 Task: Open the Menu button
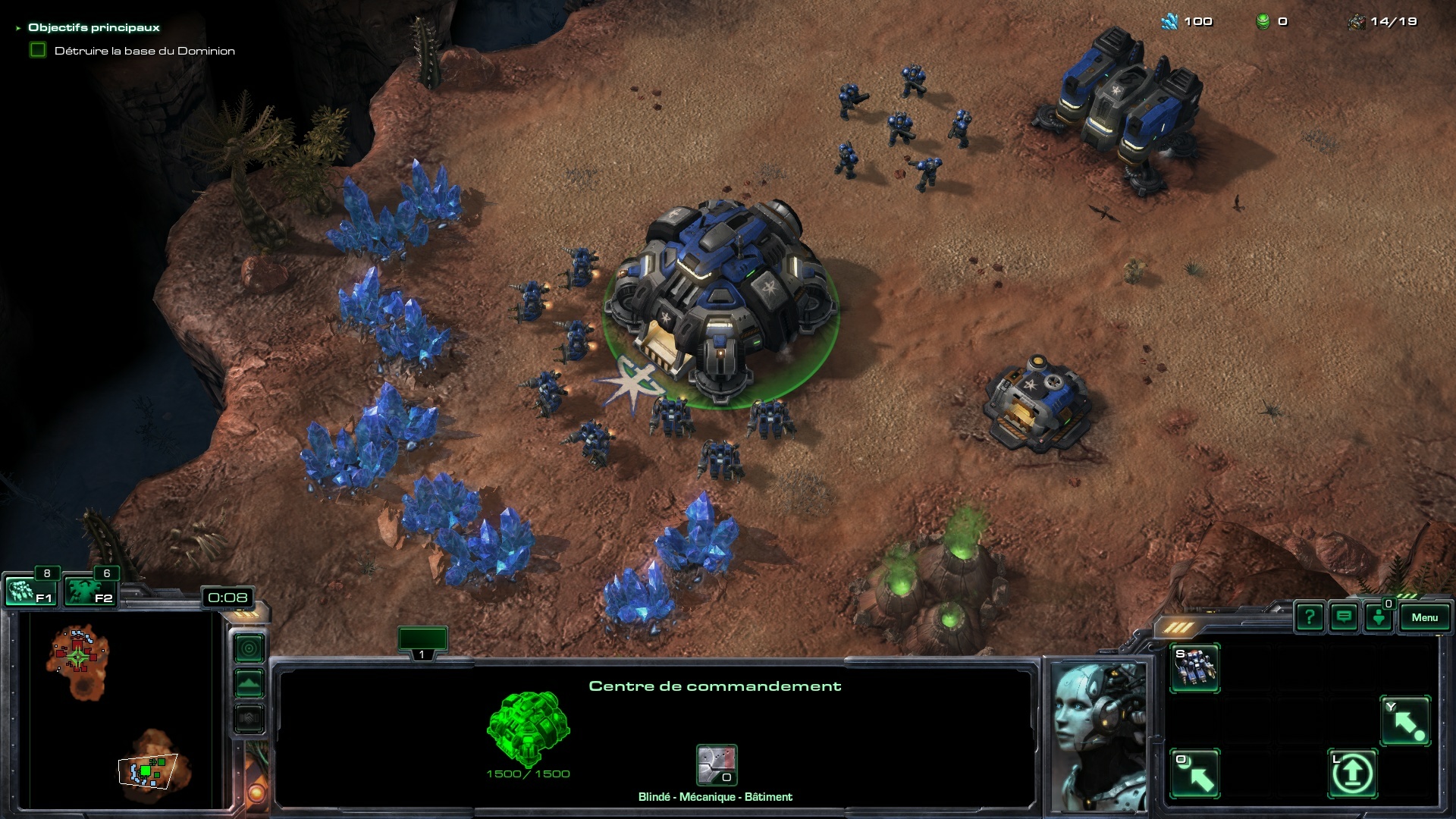pyautogui.click(x=1424, y=617)
